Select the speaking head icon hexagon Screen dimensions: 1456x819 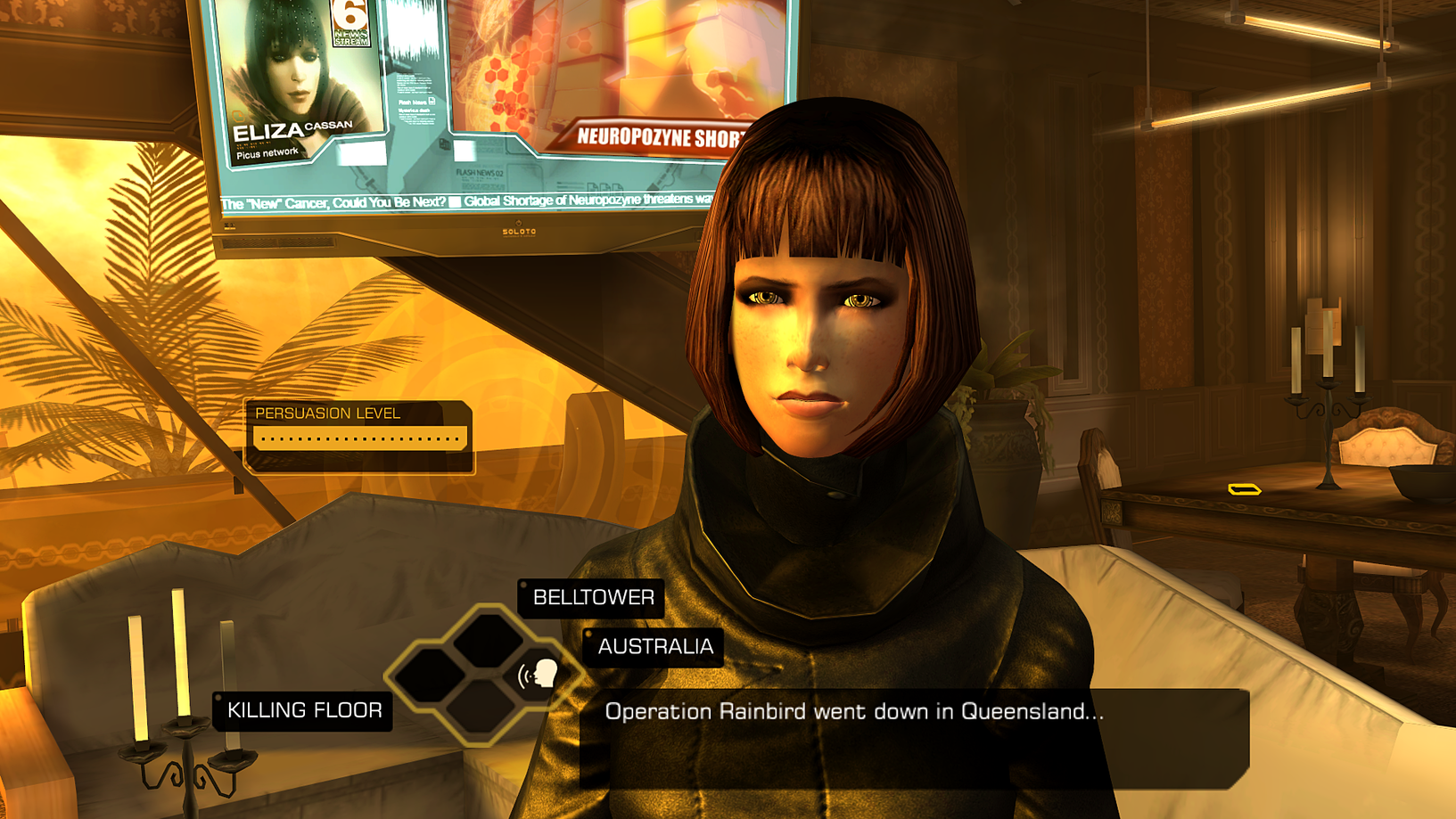(536, 675)
